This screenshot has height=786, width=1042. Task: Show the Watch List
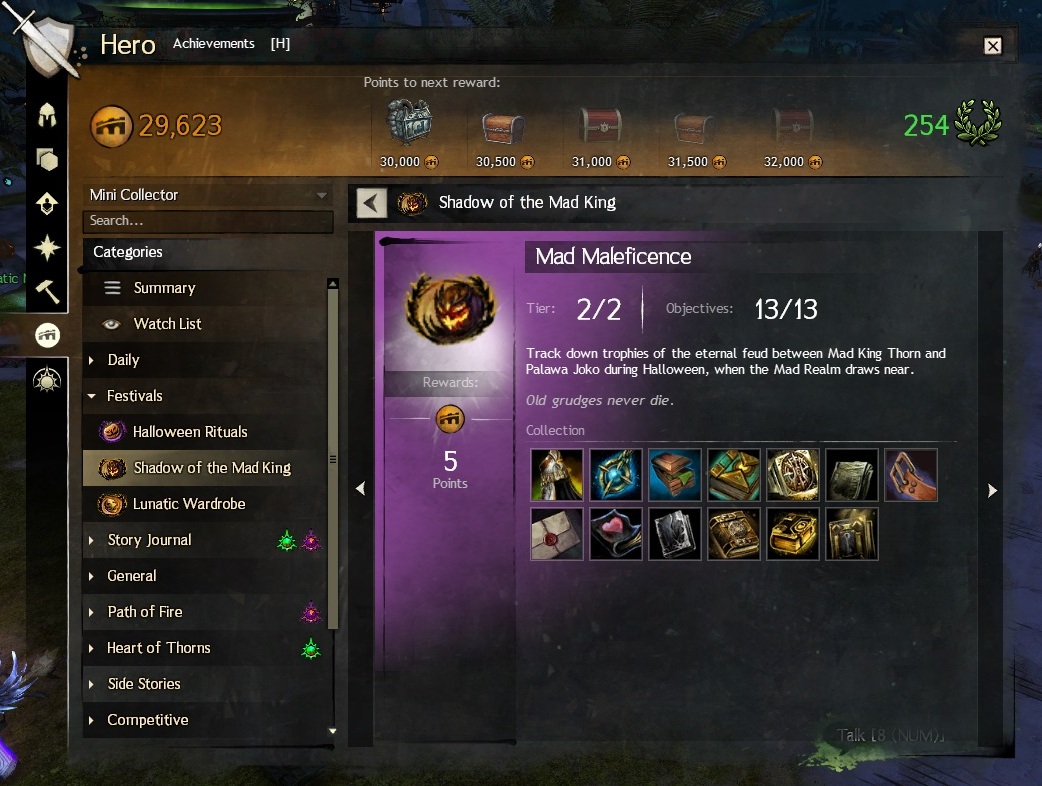point(167,324)
